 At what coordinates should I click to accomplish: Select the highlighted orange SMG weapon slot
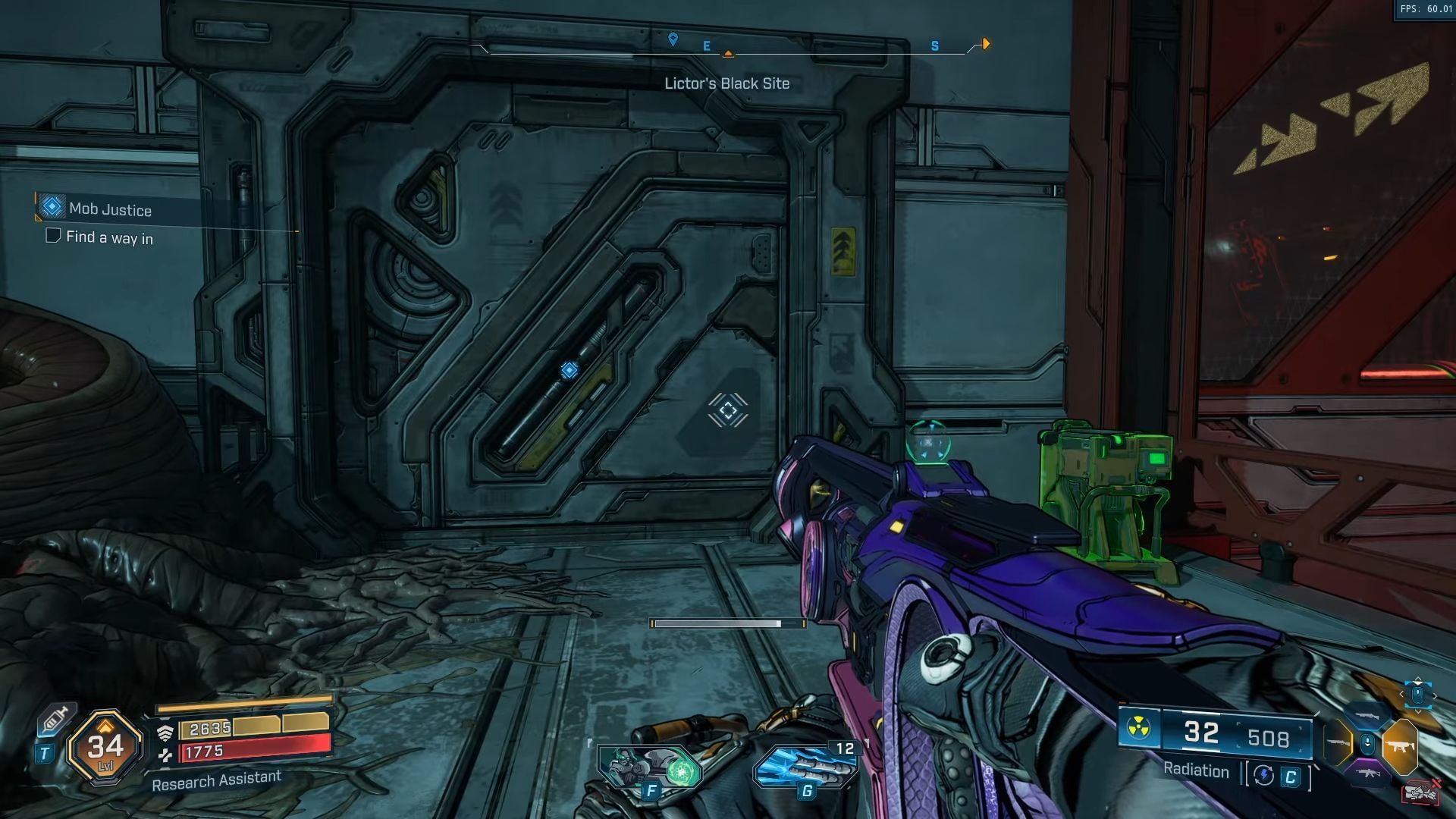tap(1400, 745)
